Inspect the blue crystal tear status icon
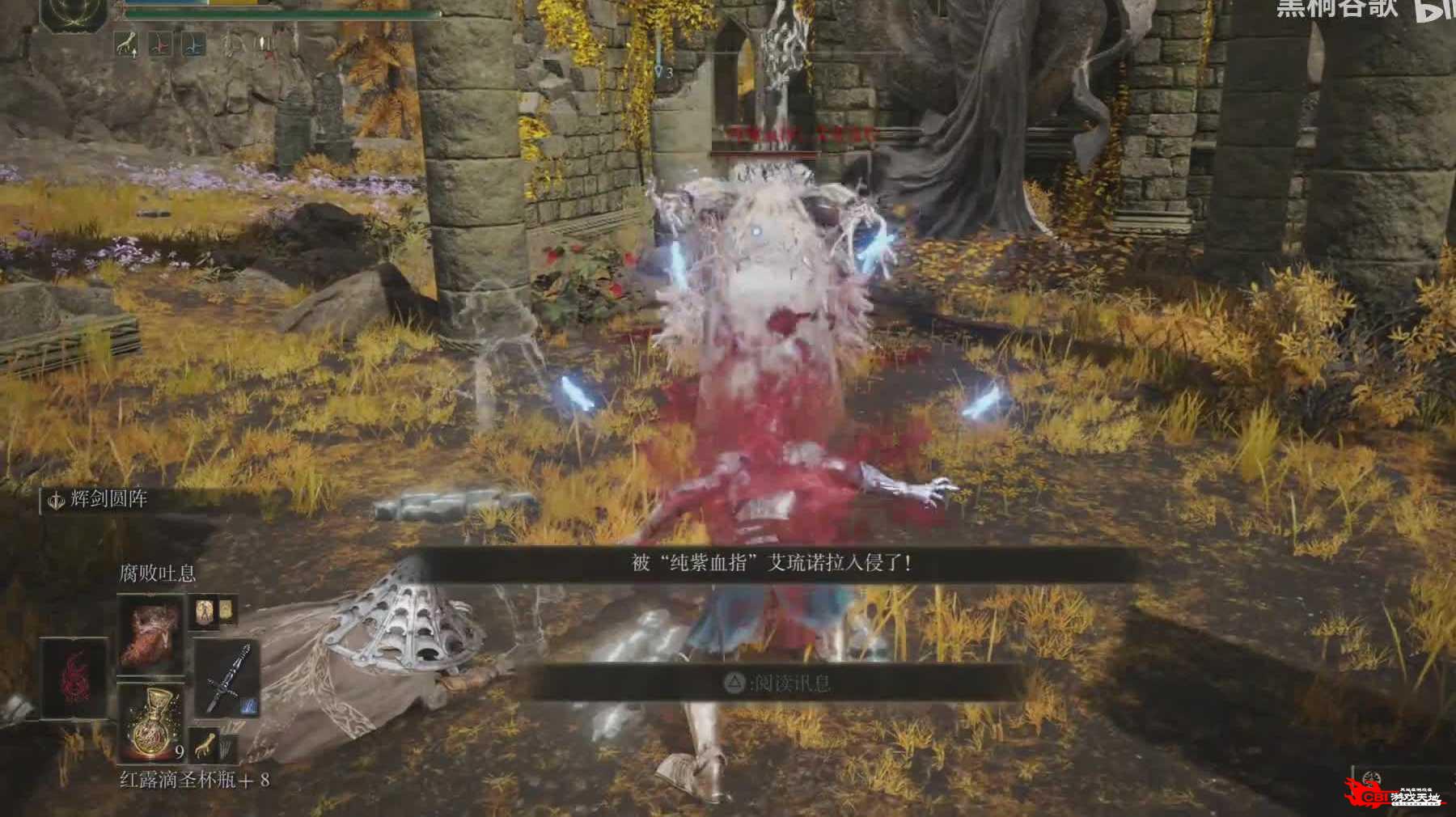Viewport: 1456px width, 817px height. coord(193,44)
